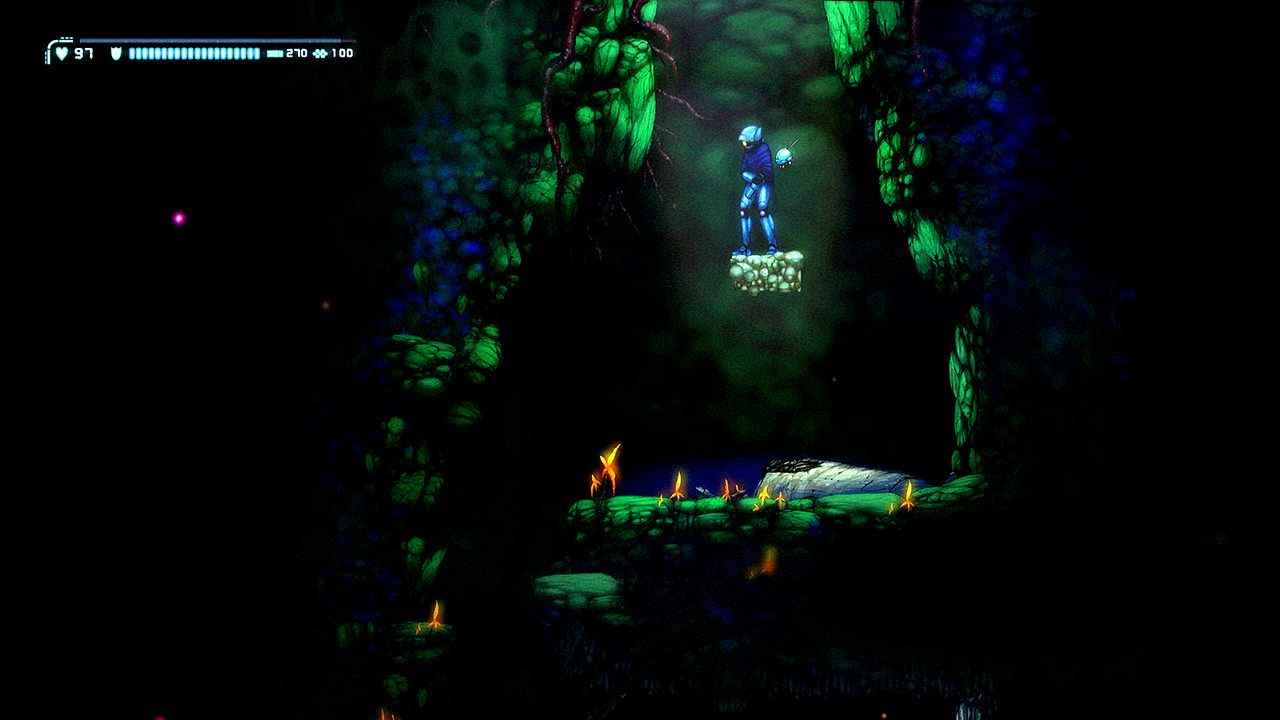Viewport: 1280px width, 720px height.
Task: Click the resource count reading 100
Action: click(x=342, y=53)
